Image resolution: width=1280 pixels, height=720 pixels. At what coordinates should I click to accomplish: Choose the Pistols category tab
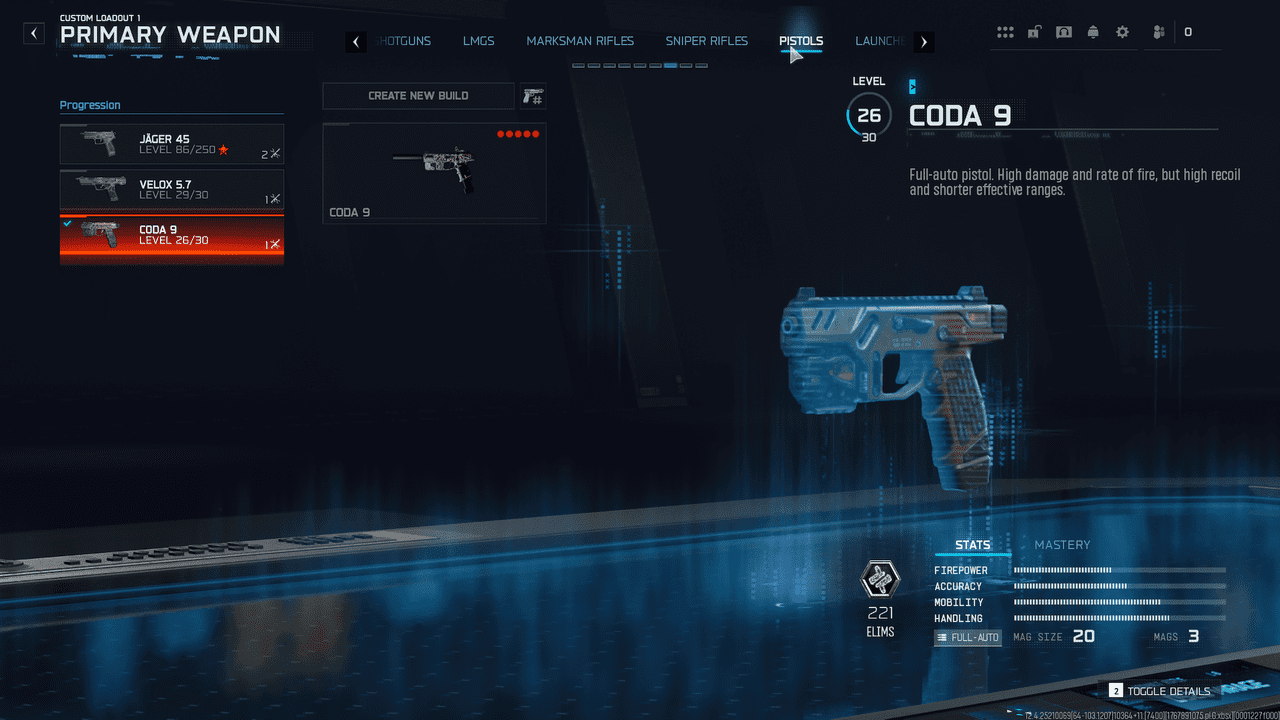click(x=801, y=41)
